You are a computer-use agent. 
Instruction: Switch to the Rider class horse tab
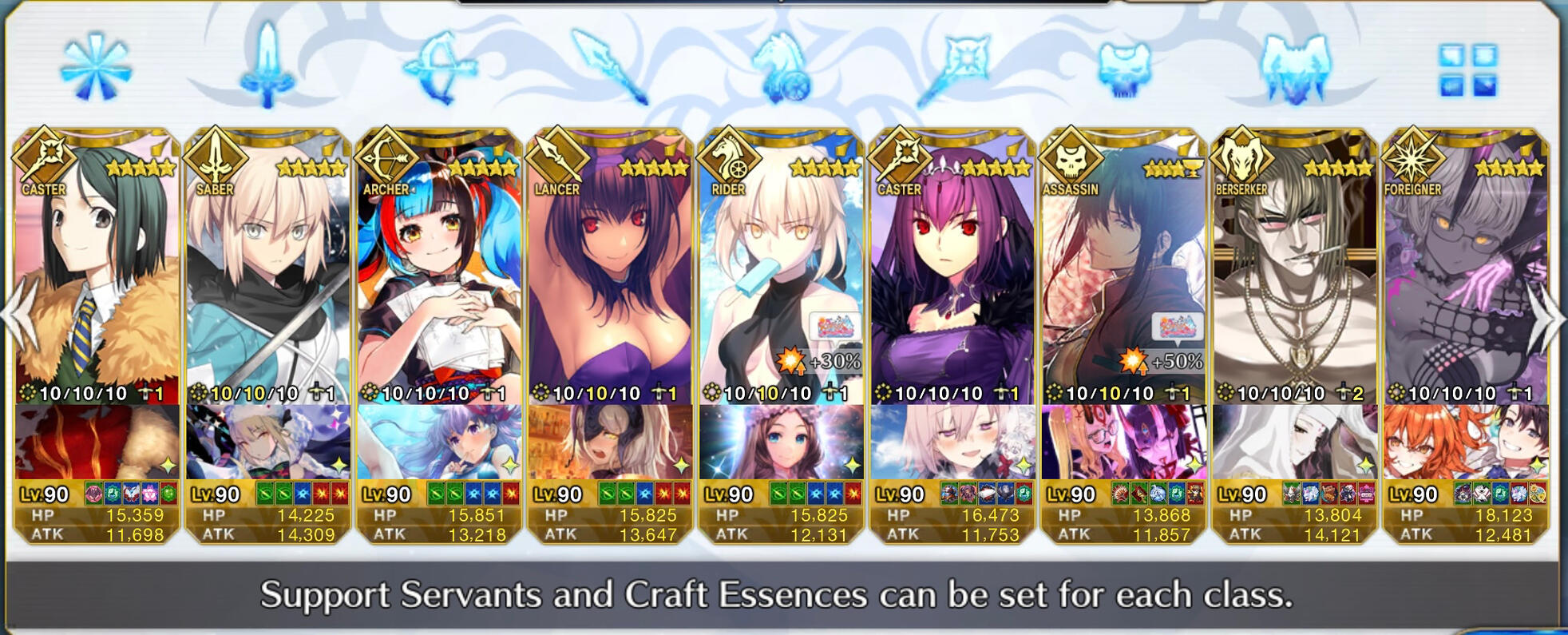pos(781,68)
